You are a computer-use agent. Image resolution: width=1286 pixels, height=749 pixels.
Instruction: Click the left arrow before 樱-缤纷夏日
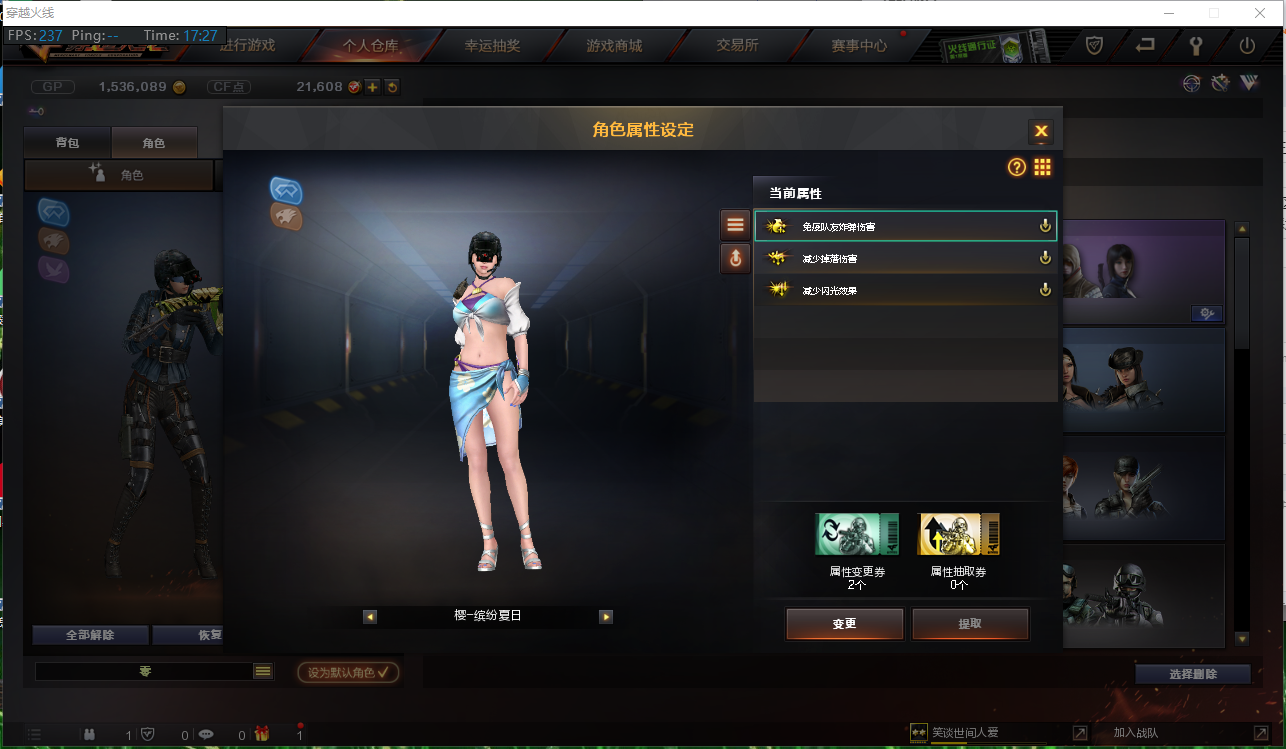[x=370, y=616]
